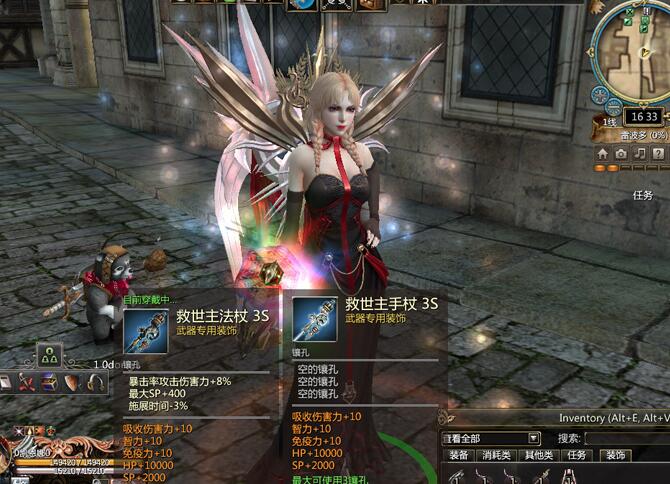
Task: Click the crossed swords shortcut icon
Action: pos(27,382)
